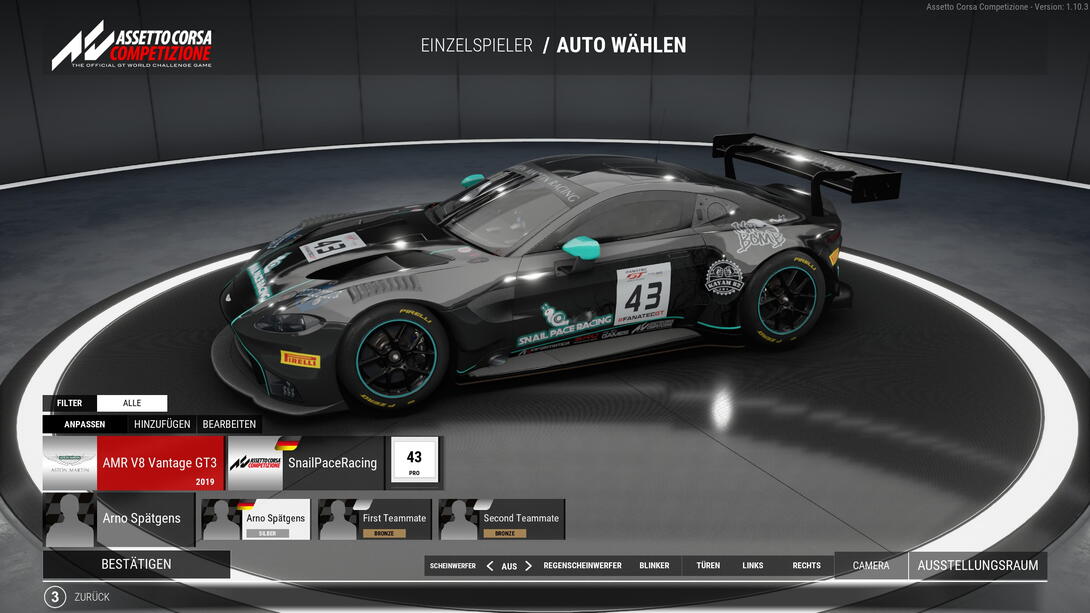This screenshot has height=613, width=1090.
Task: Choose the Bearbeiten tab
Action: point(229,424)
